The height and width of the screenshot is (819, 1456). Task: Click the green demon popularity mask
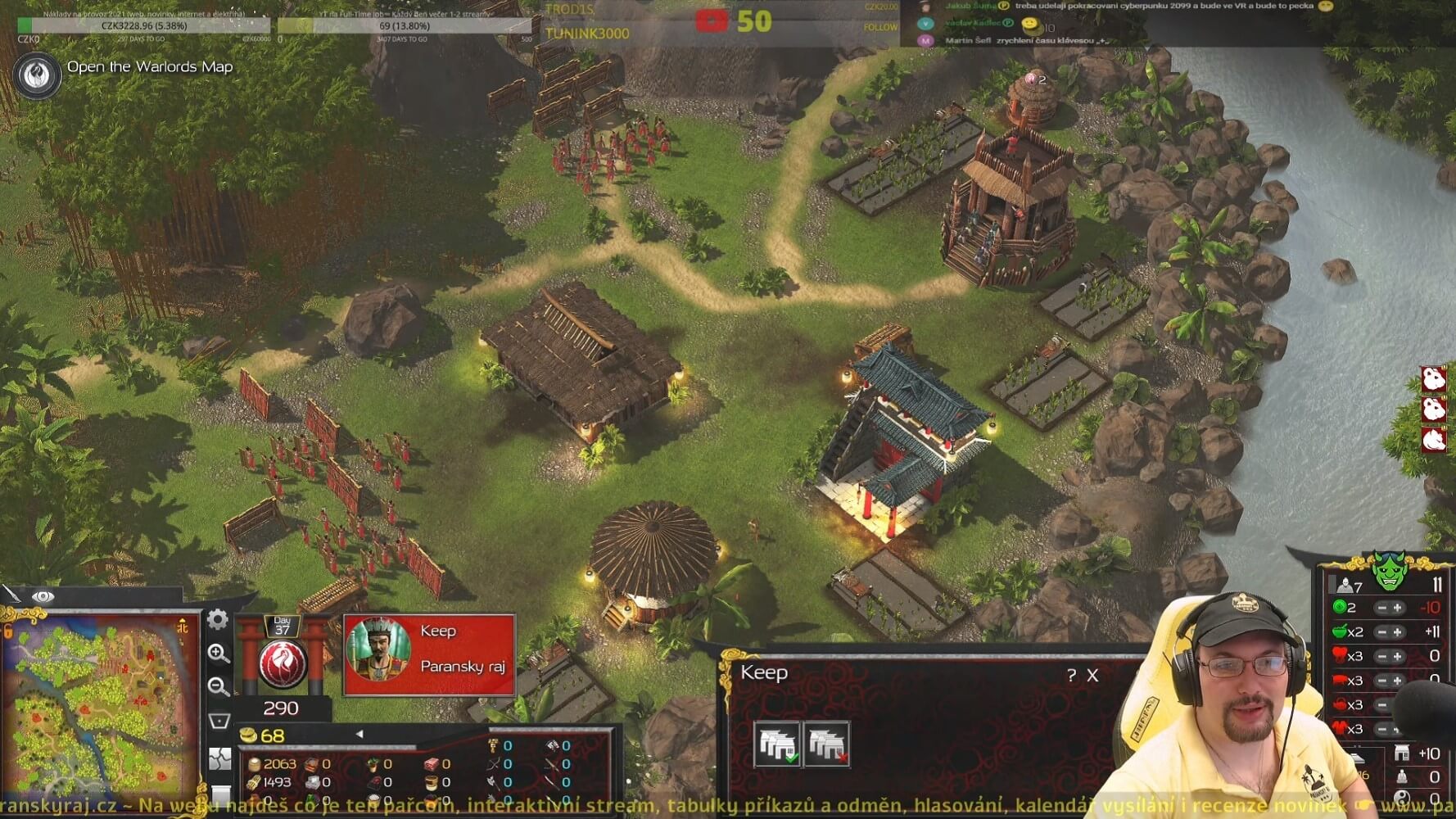[x=1389, y=572]
